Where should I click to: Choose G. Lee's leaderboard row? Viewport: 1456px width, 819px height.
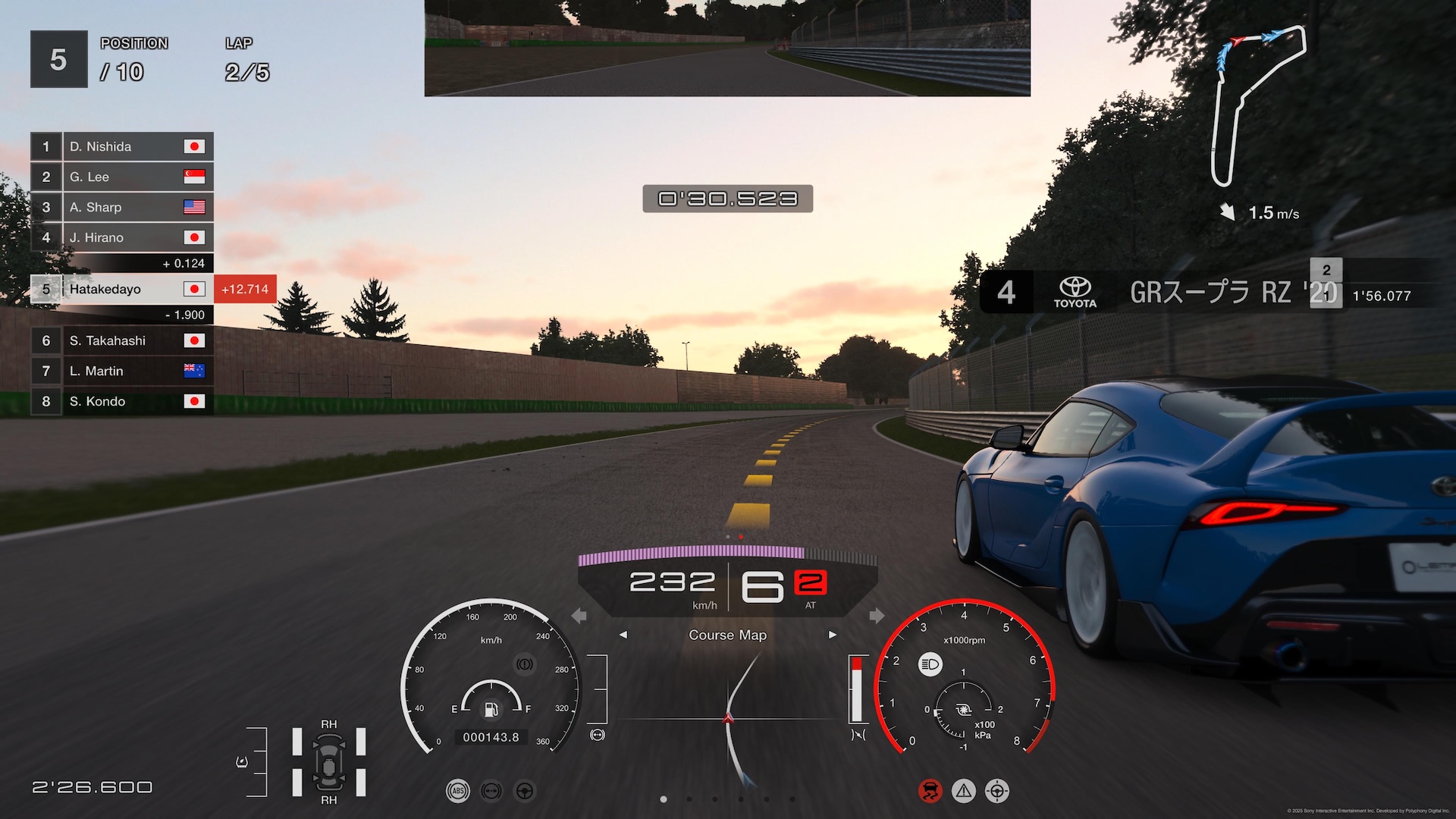pyautogui.click(x=121, y=177)
